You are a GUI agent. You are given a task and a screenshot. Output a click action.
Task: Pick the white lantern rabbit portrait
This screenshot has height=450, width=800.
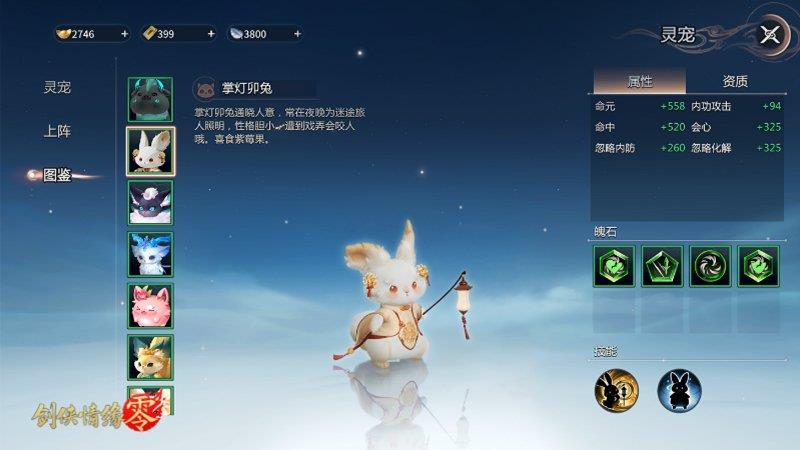click(150, 151)
